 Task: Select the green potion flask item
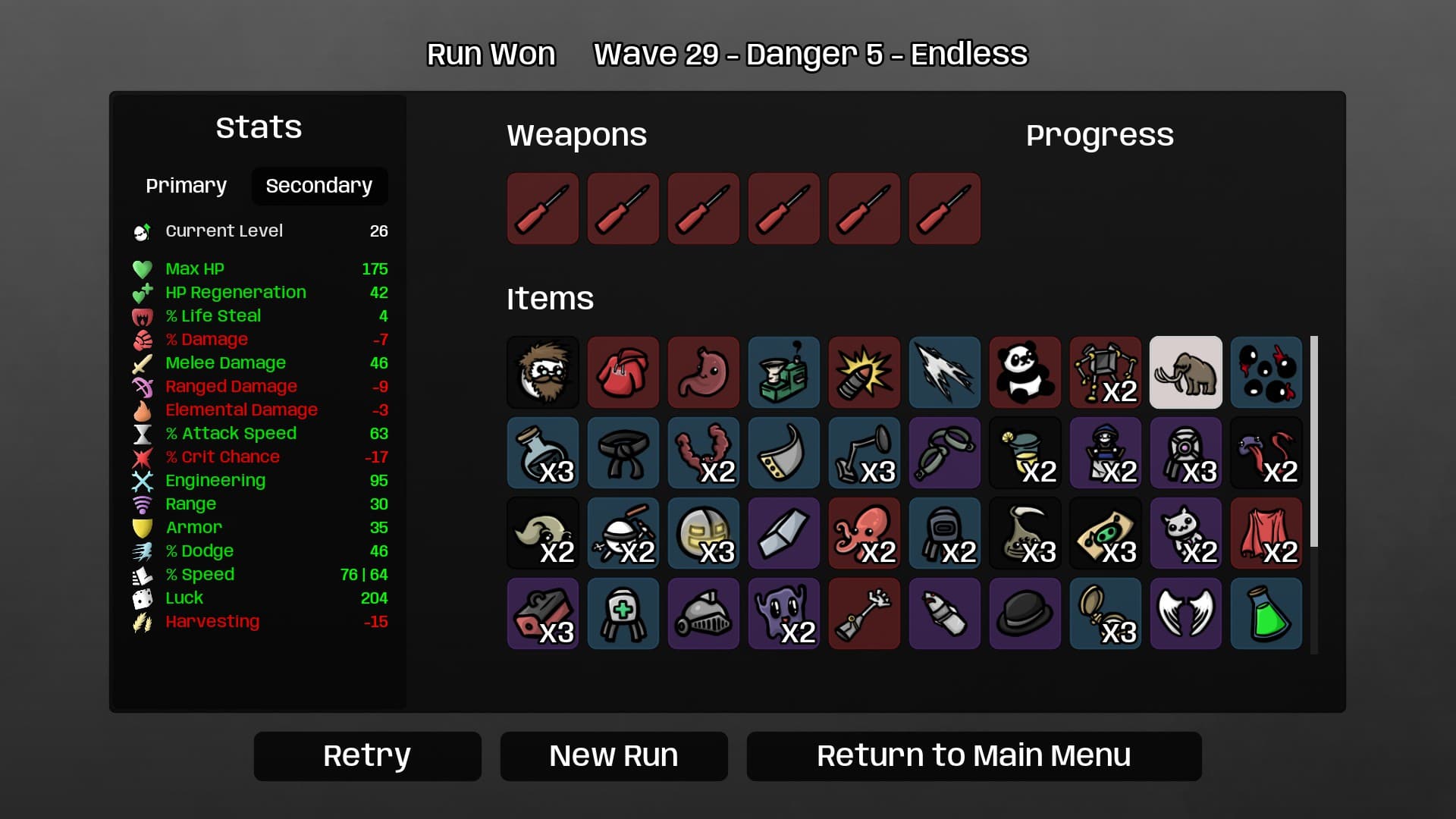pyautogui.click(x=1266, y=613)
